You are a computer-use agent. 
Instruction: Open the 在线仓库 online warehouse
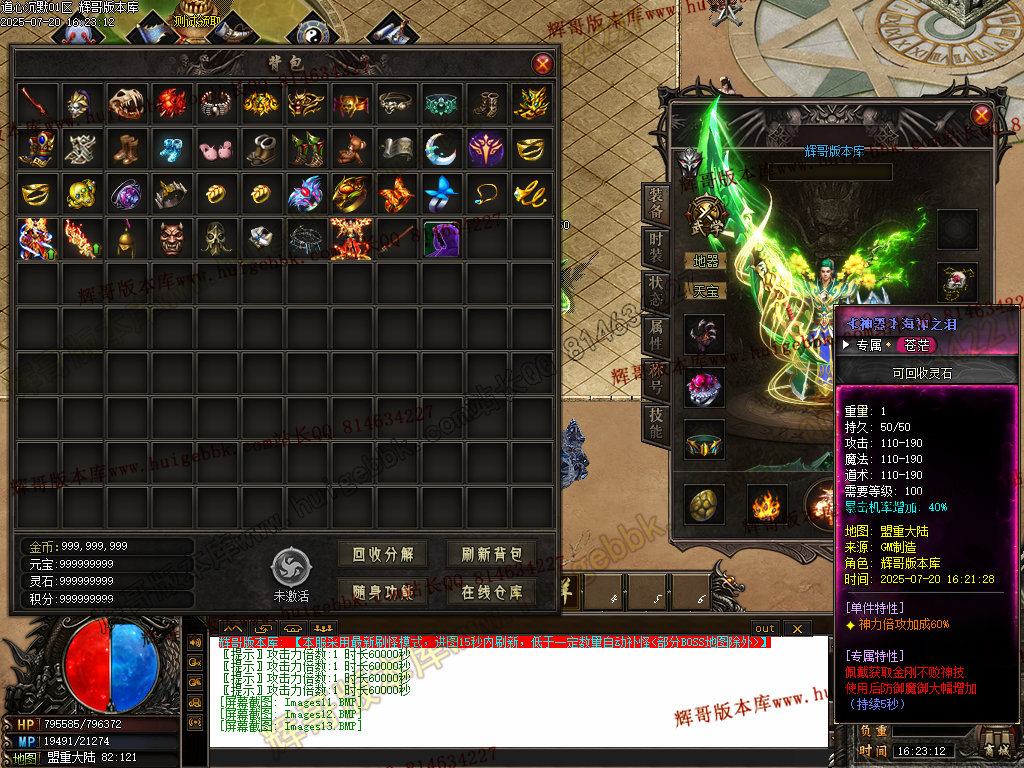tap(491, 592)
